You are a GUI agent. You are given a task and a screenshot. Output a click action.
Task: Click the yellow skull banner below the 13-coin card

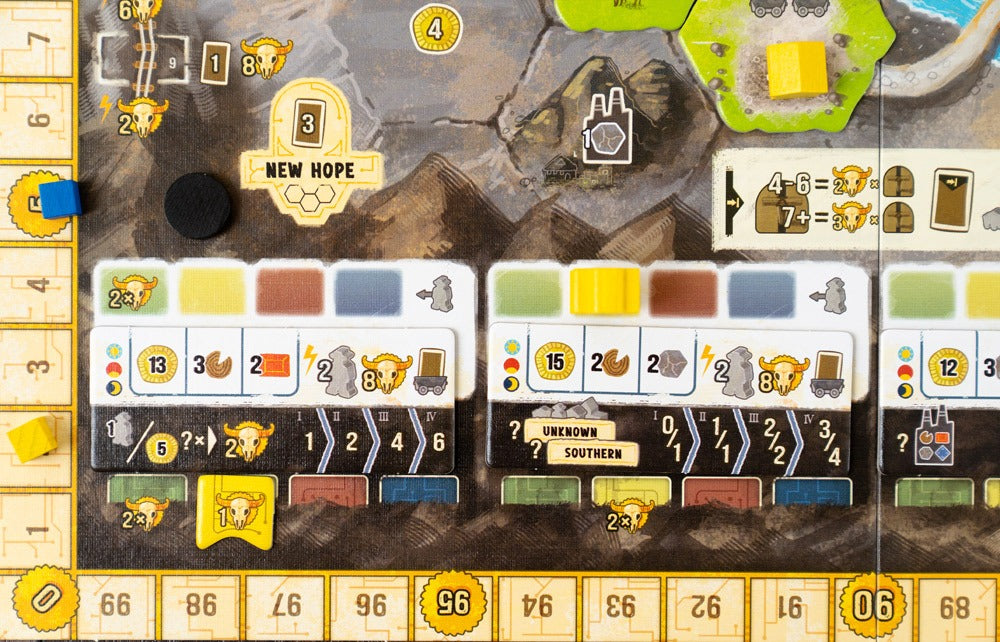(235, 511)
